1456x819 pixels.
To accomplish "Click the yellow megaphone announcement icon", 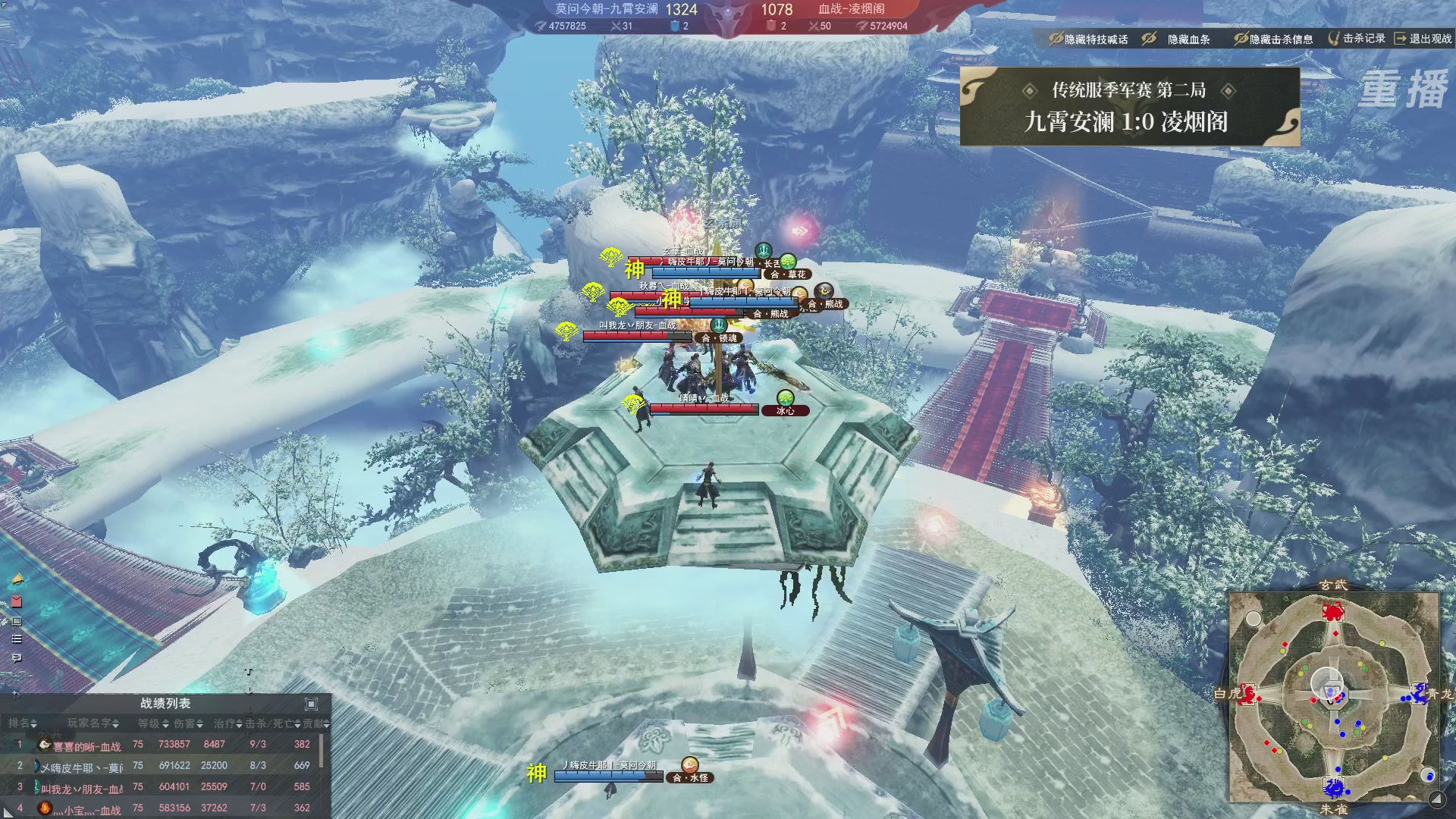I will point(17,580).
